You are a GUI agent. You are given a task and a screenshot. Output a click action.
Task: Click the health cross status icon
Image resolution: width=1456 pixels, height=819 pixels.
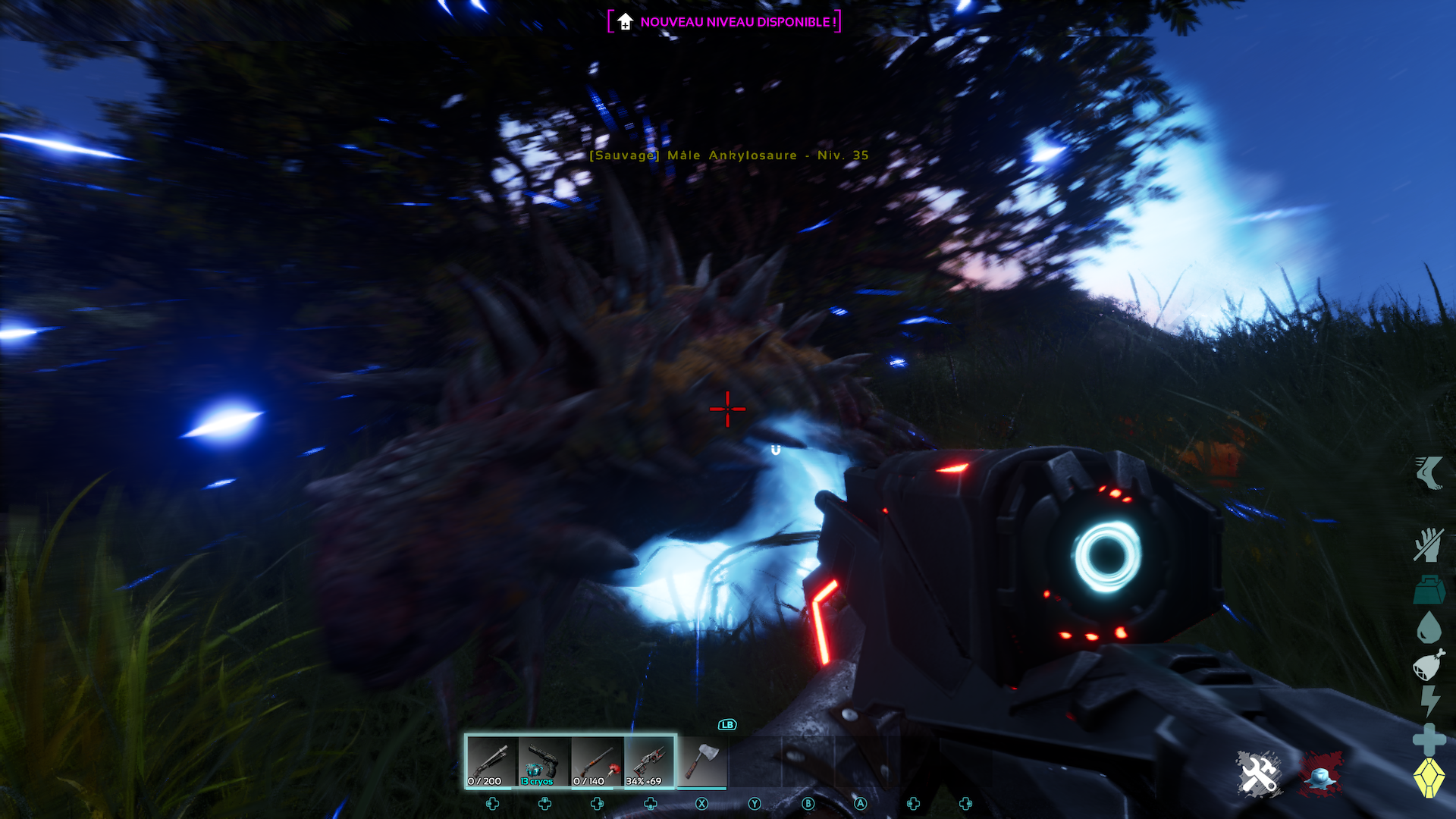pos(1429,739)
